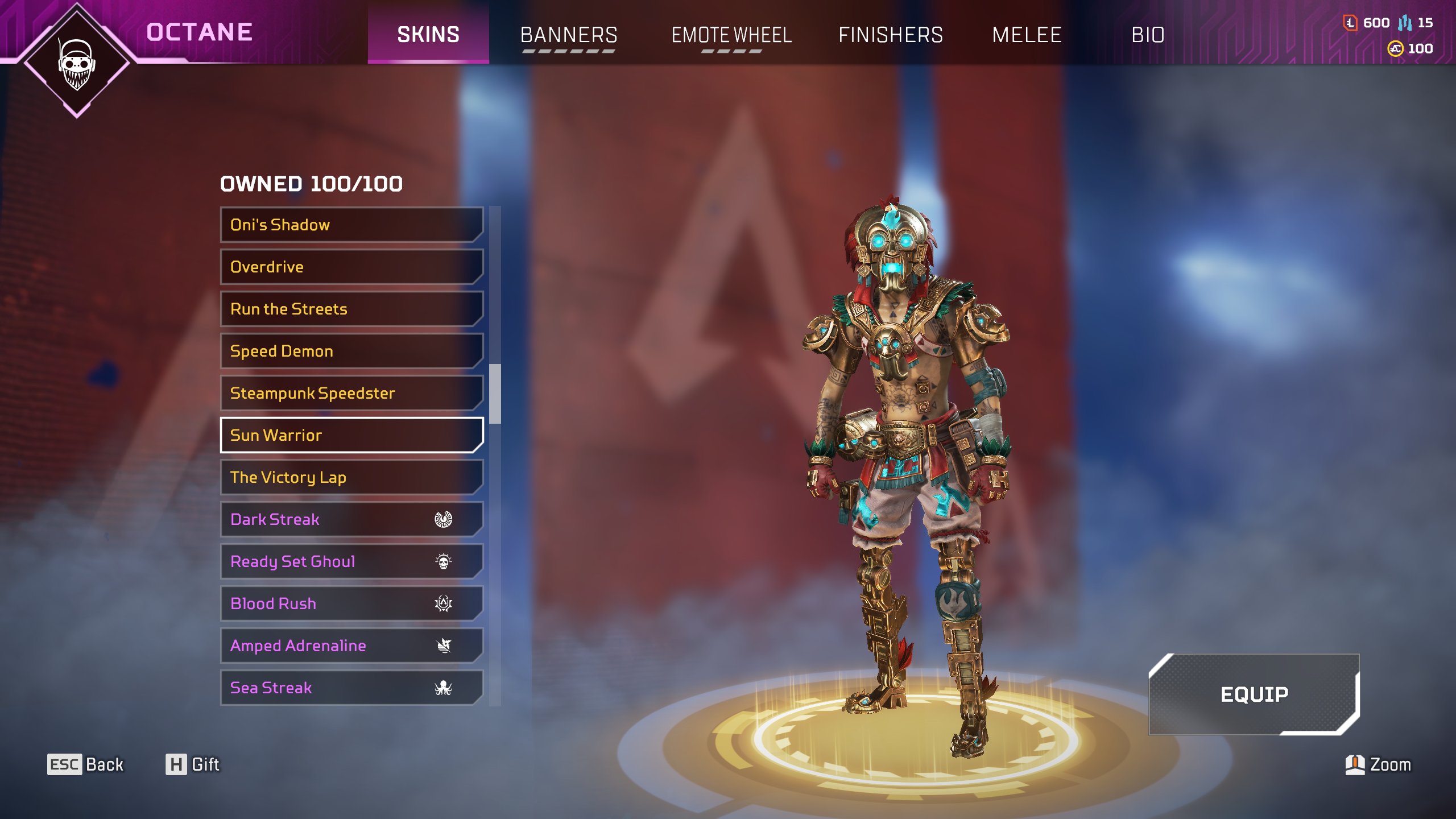
Task: Pick the Run the Streets skin
Action: coord(351,309)
